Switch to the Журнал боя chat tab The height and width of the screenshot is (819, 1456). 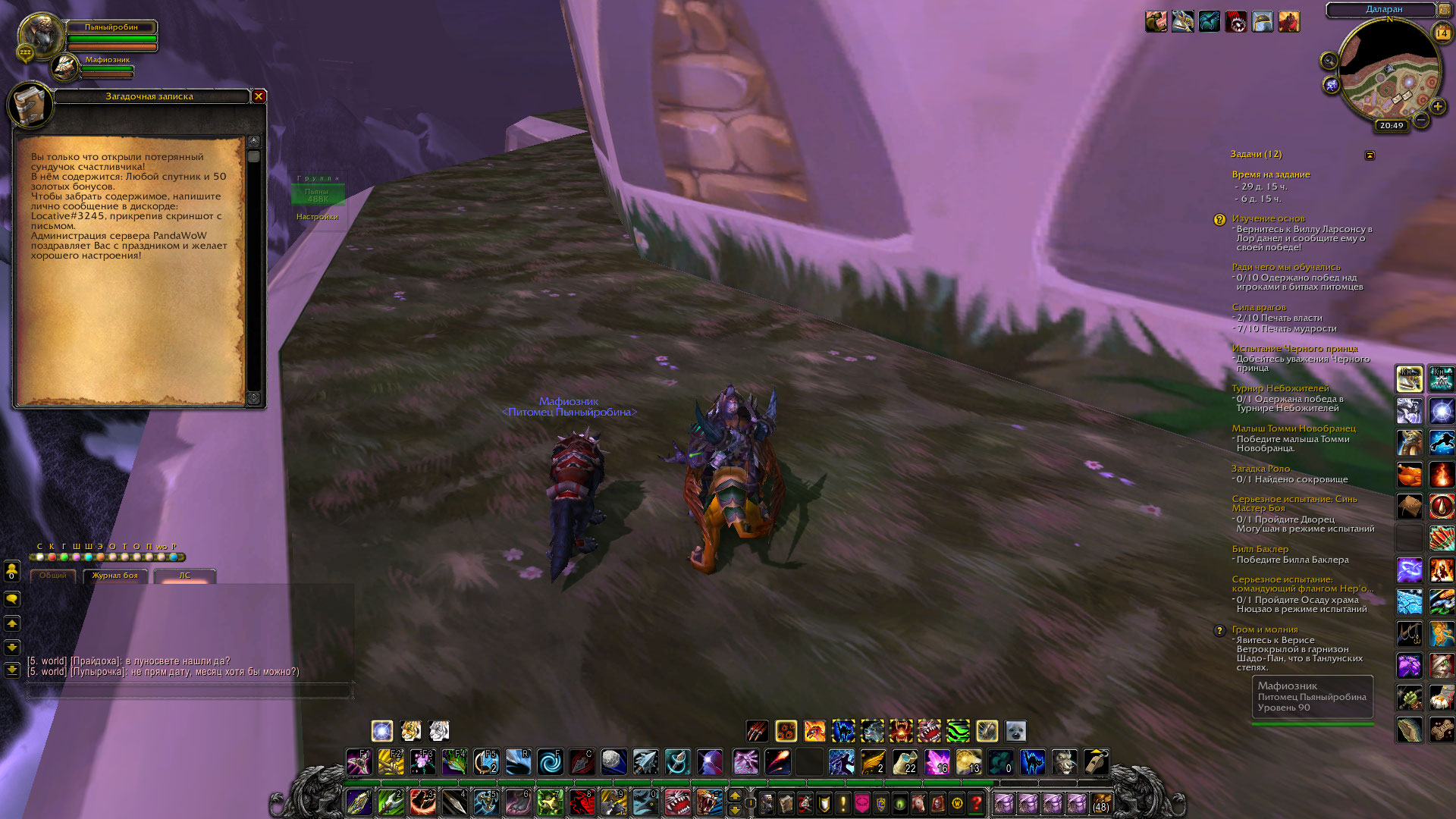[115, 576]
